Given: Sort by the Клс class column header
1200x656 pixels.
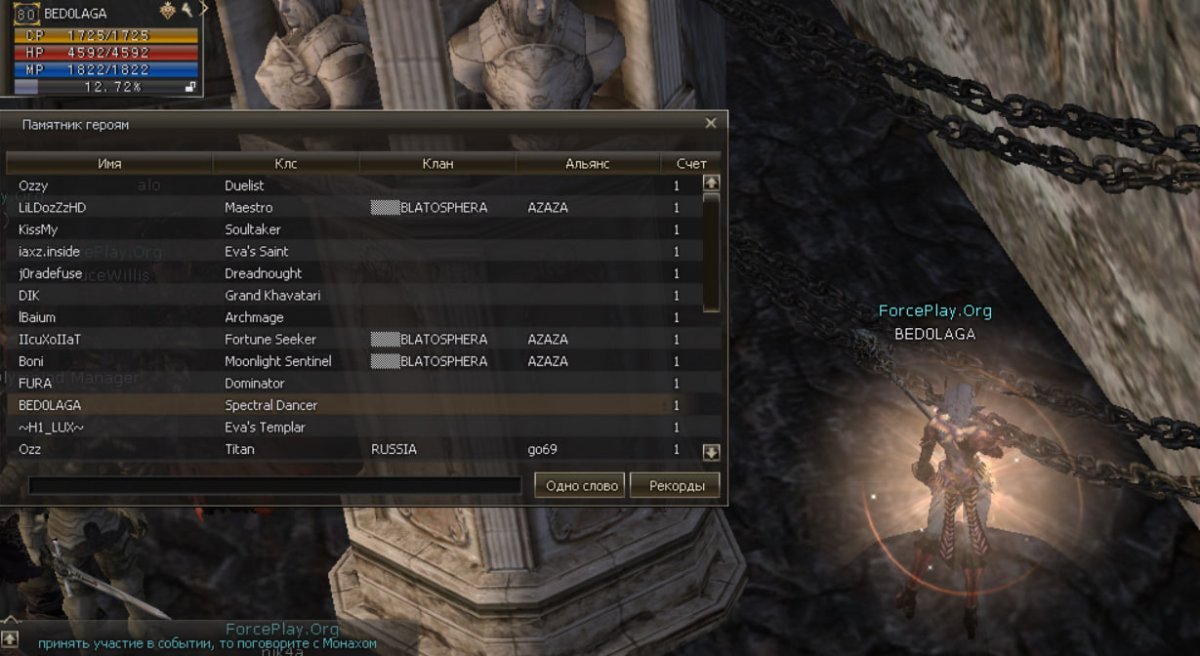Looking at the screenshot, I should [285, 163].
